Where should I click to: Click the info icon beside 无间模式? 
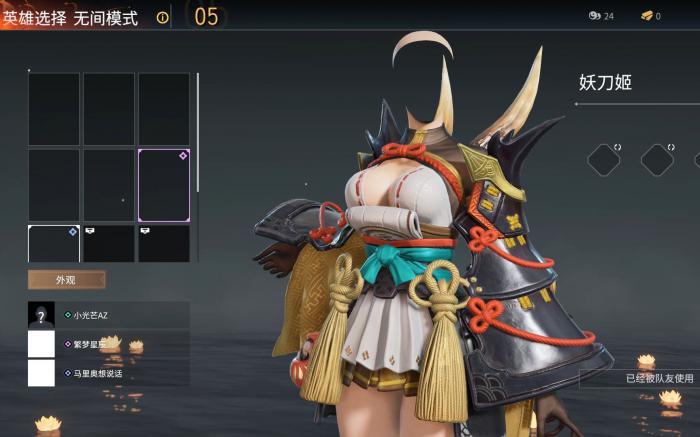[162, 17]
